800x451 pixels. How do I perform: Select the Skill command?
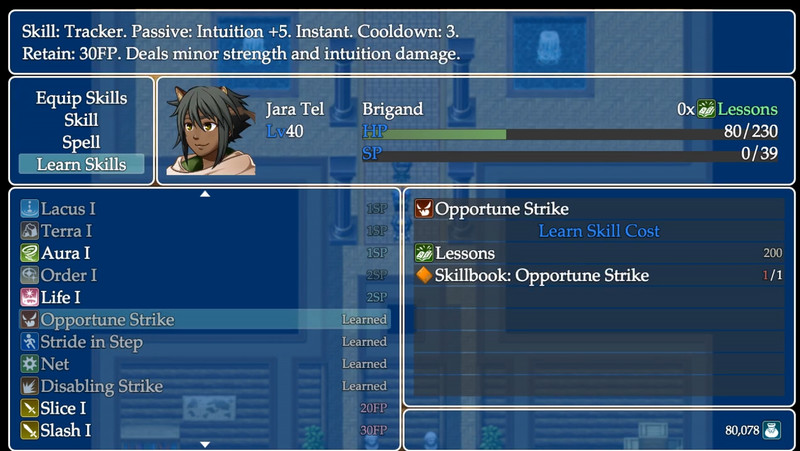[x=81, y=120]
